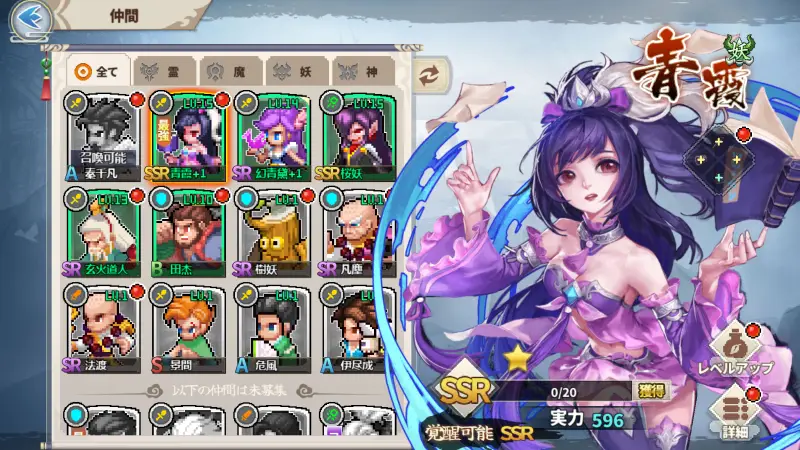
Task: Switch to the 妖 category tab
Action: (x=293, y=71)
